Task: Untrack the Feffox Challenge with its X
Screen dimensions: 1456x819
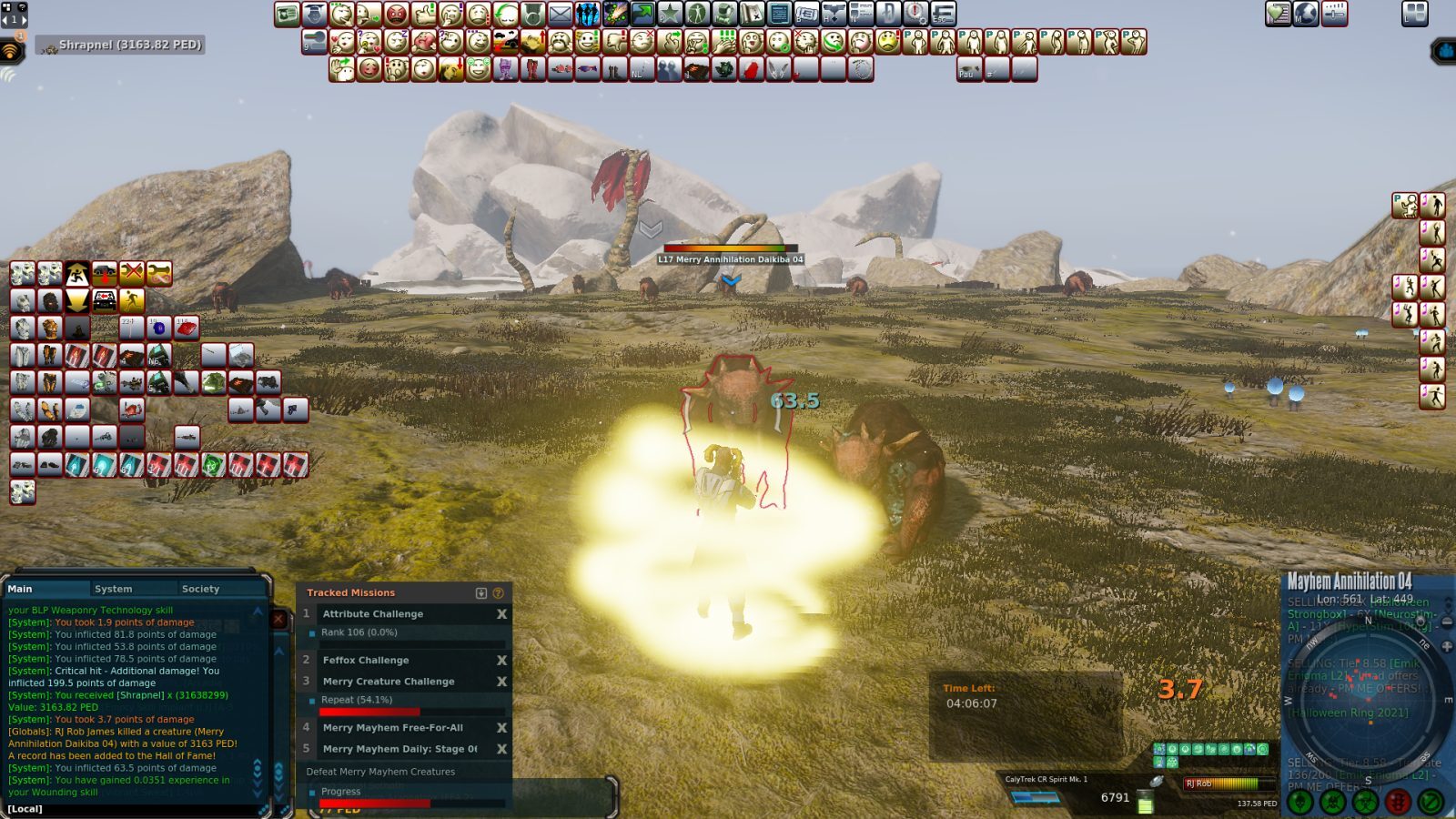Action: (501, 660)
